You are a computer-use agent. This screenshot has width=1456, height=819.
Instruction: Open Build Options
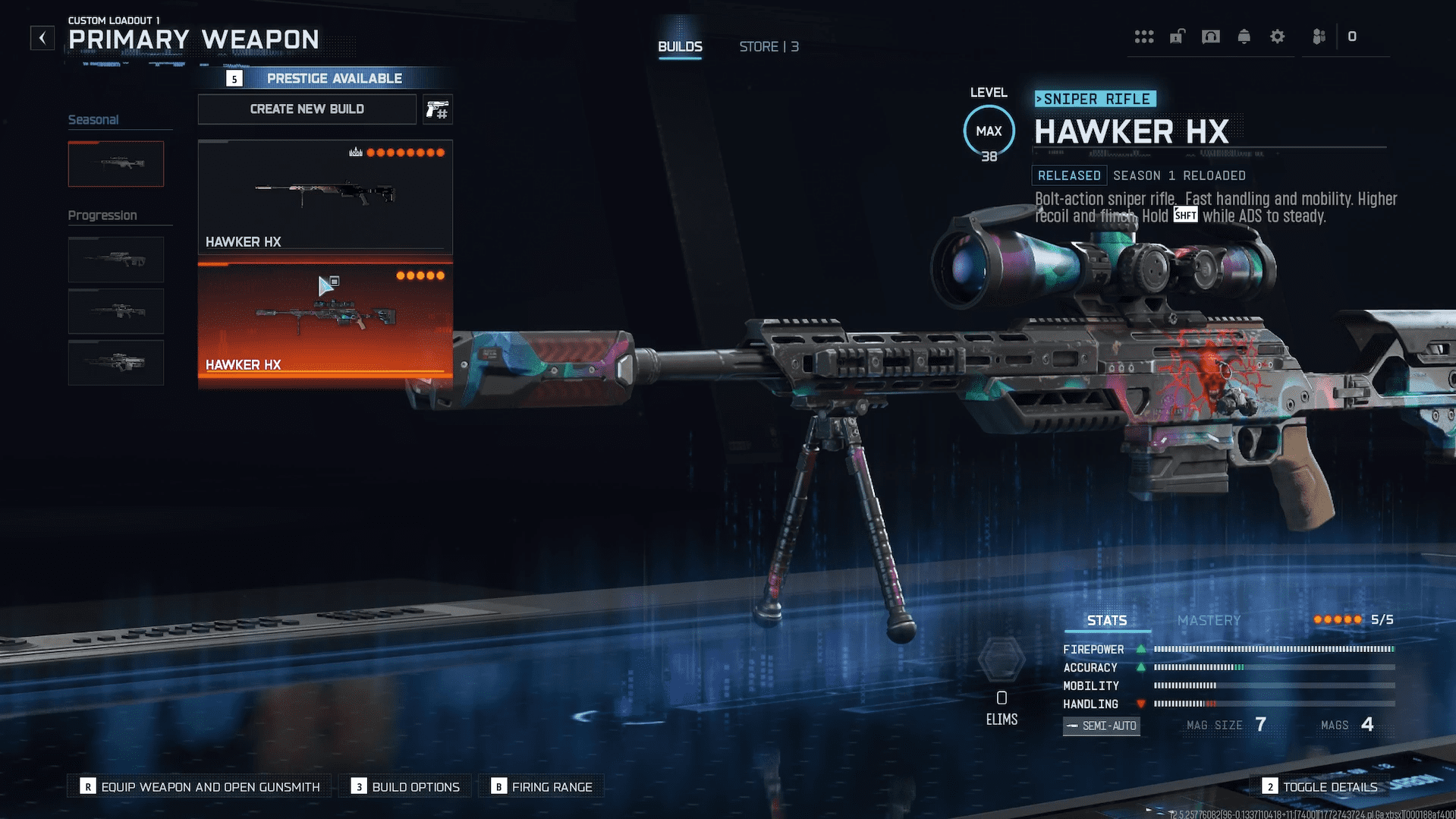tap(407, 786)
